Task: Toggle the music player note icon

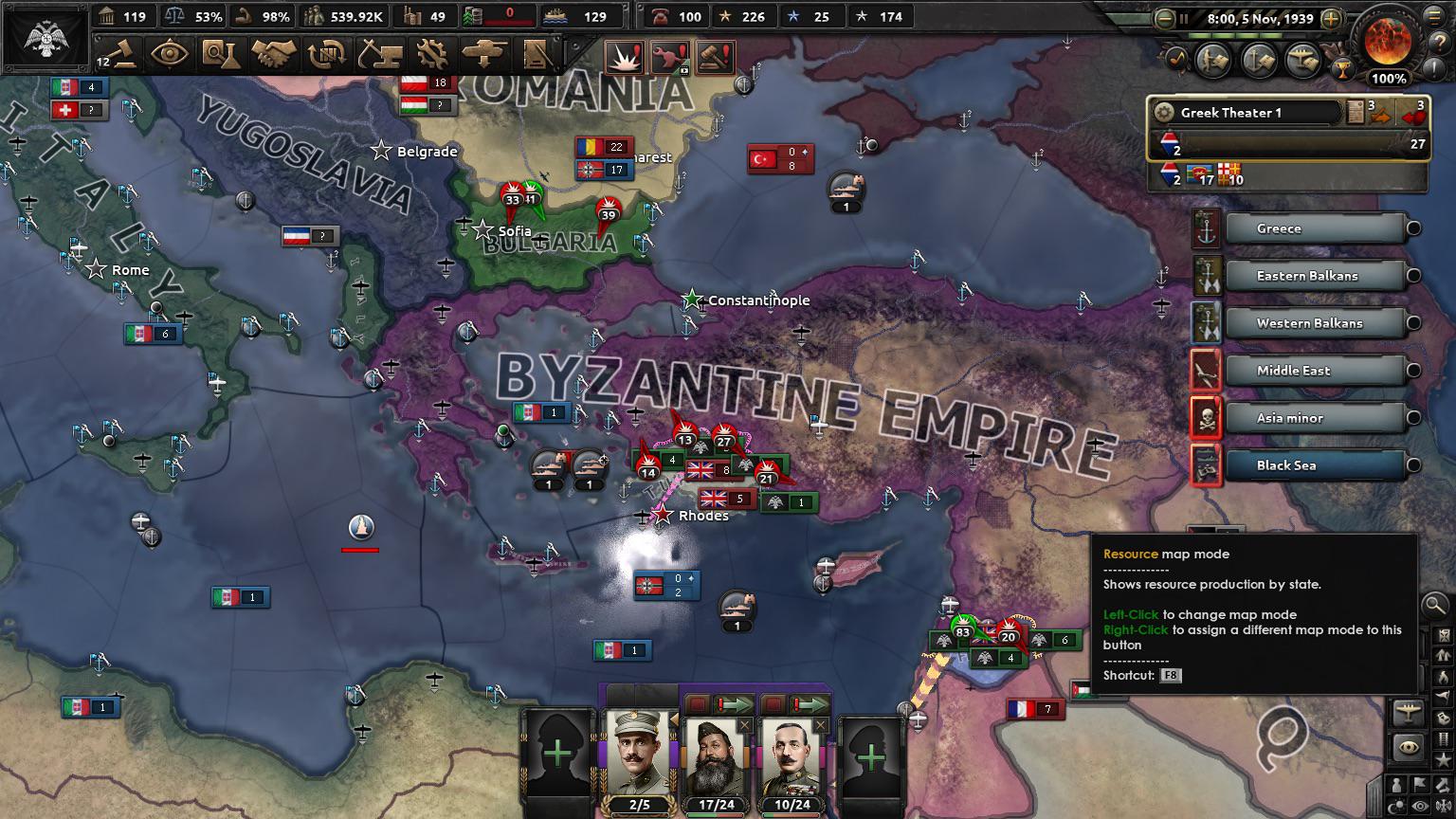Action: click(x=1176, y=61)
